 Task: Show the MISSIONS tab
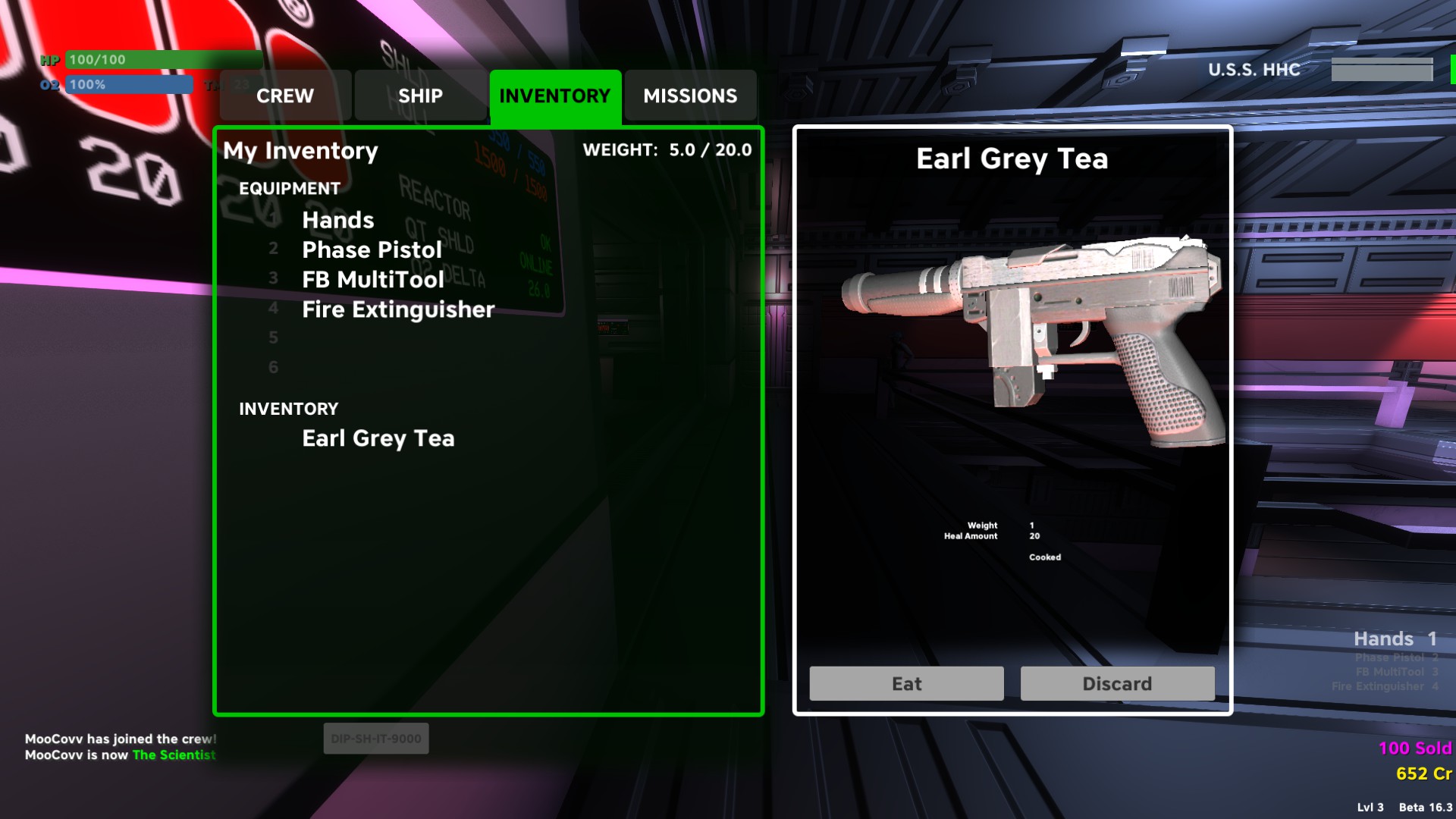pyautogui.click(x=690, y=96)
